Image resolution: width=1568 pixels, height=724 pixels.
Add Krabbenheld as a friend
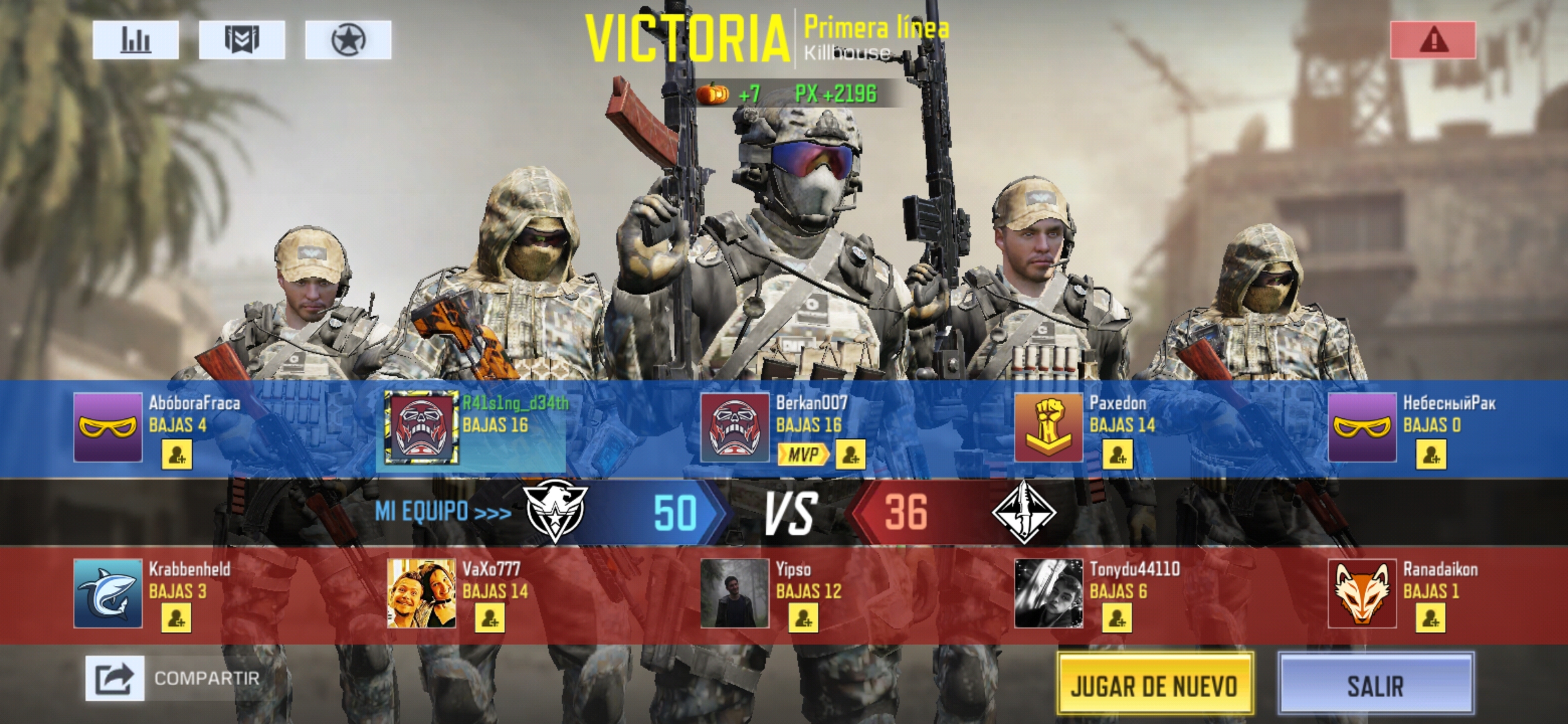(176, 617)
